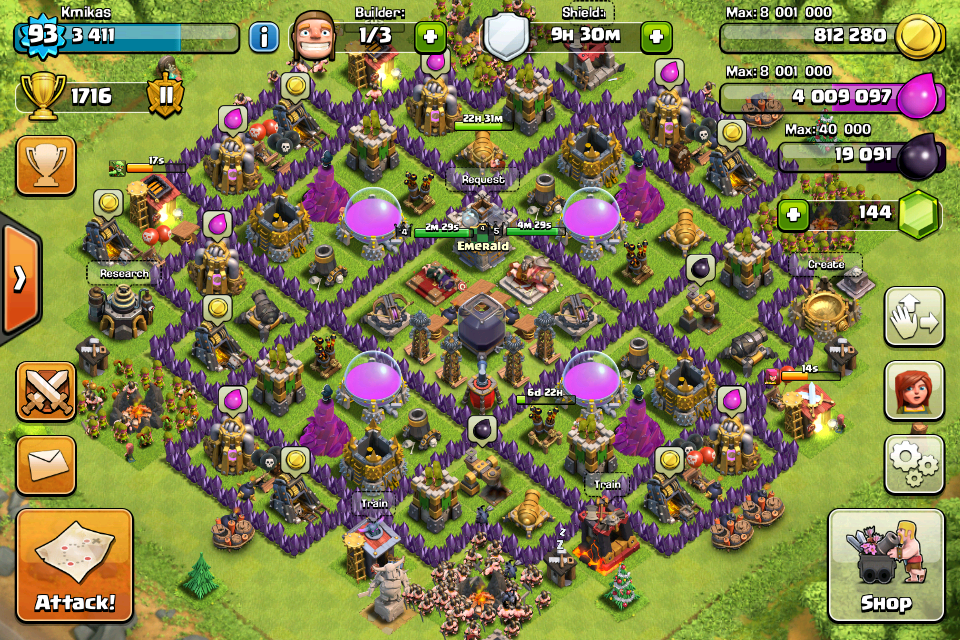
Task: Open the Shop
Action: [x=886, y=566]
